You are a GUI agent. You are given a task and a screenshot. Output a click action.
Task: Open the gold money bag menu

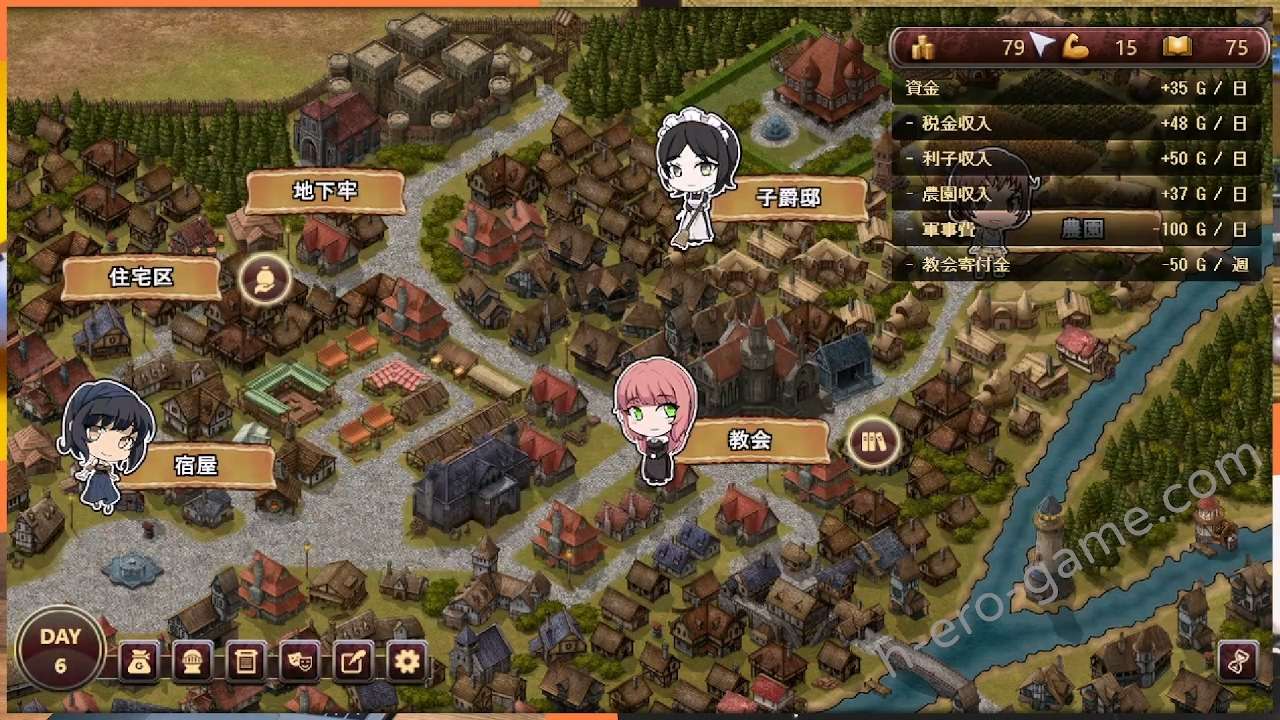point(139,661)
